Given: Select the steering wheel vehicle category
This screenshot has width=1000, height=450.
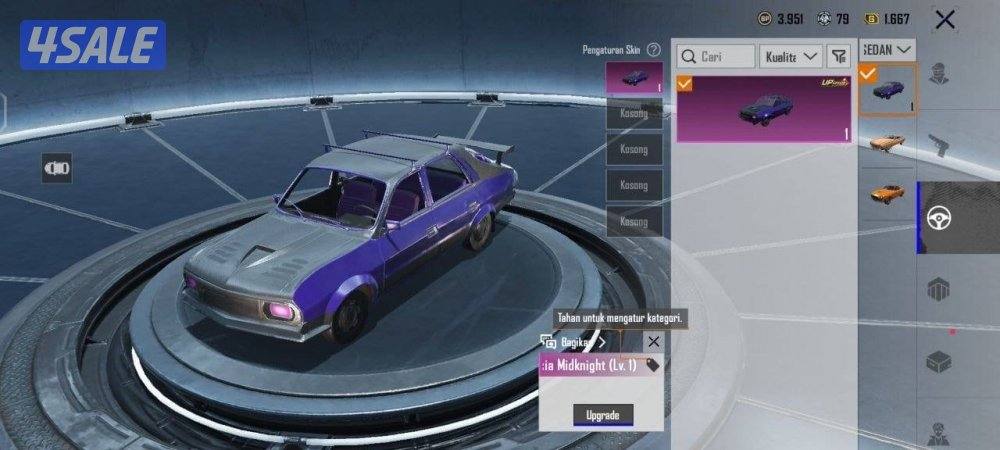Looking at the screenshot, I should point(939,217).
